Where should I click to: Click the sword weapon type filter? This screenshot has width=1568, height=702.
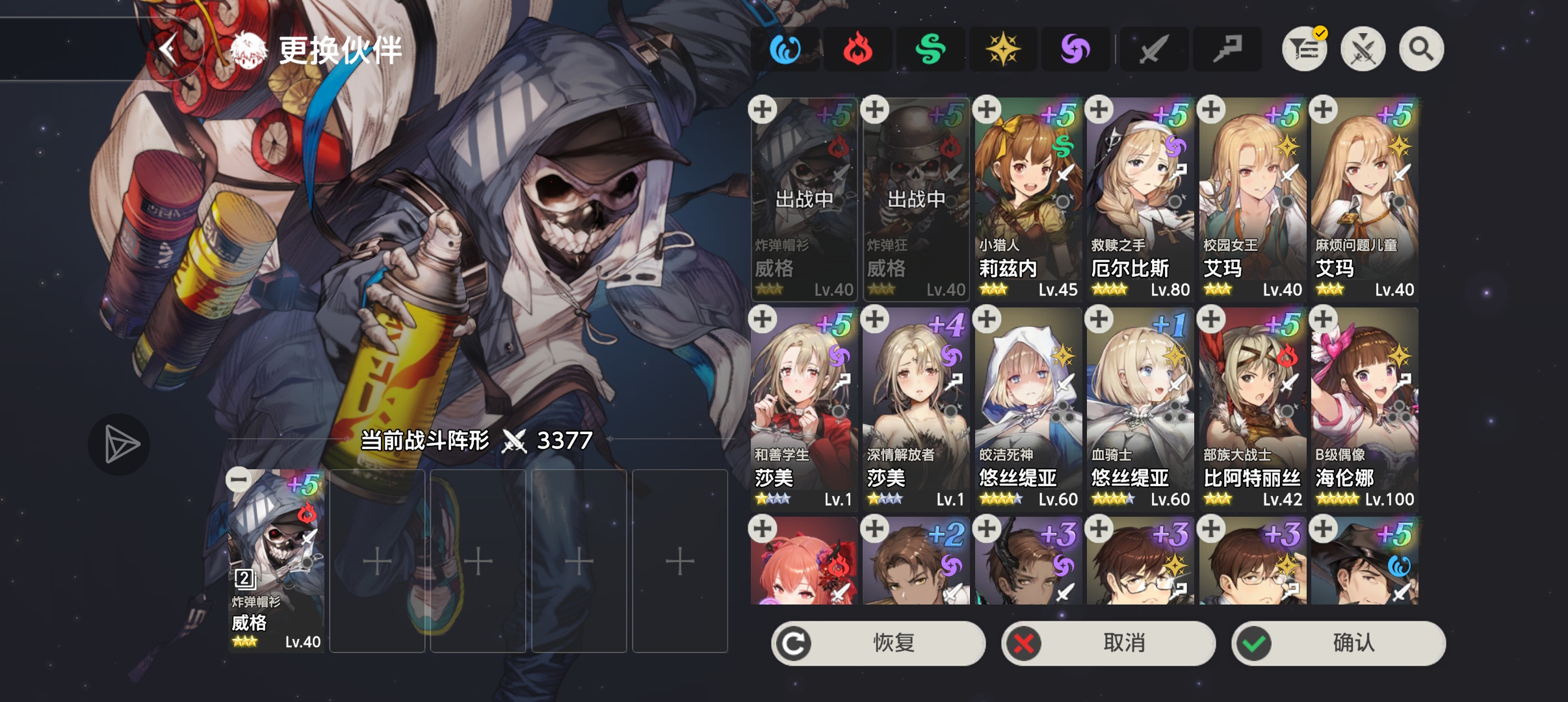coord(1155,48)
